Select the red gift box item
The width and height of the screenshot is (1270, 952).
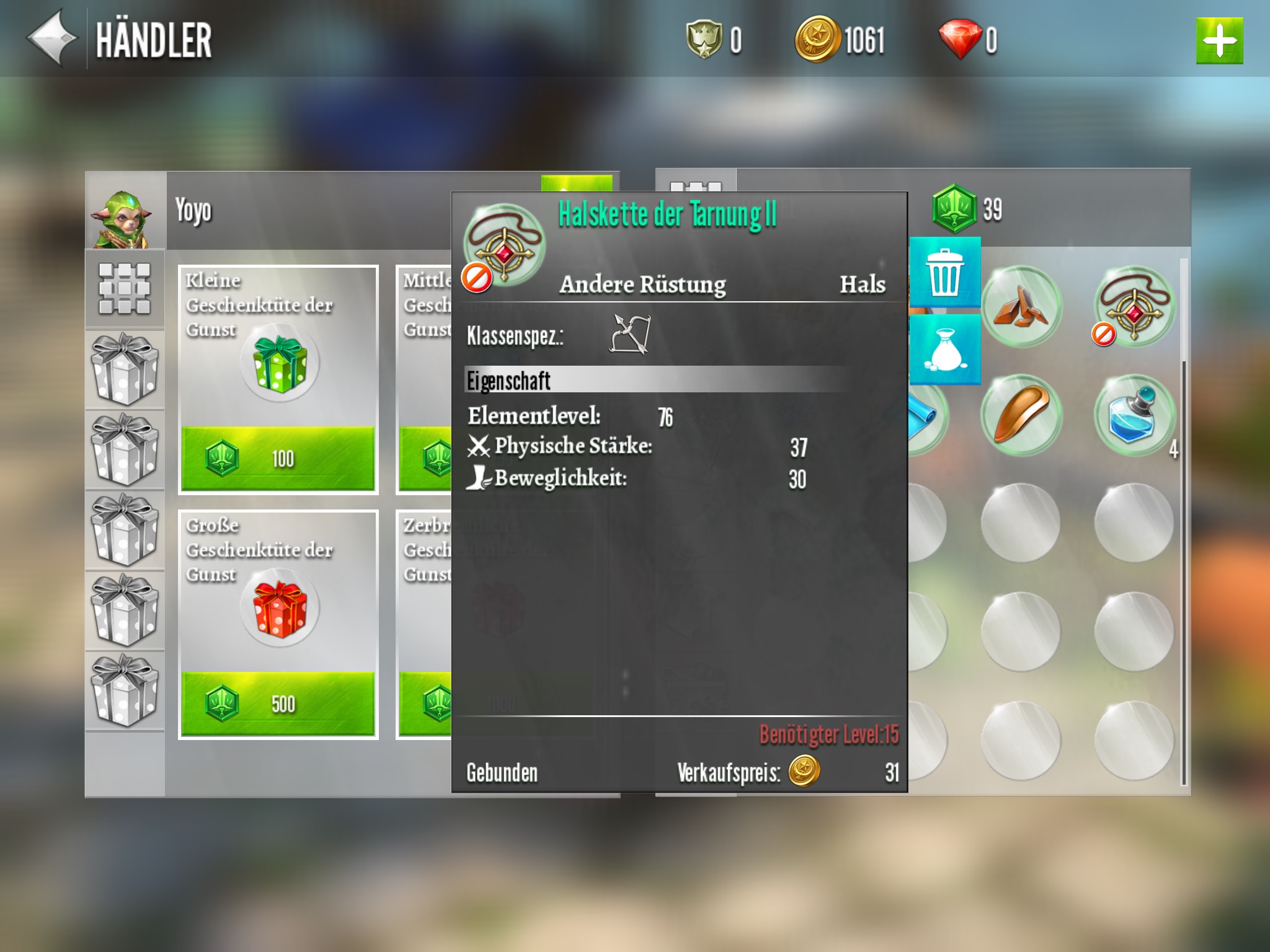pos(280,608)
